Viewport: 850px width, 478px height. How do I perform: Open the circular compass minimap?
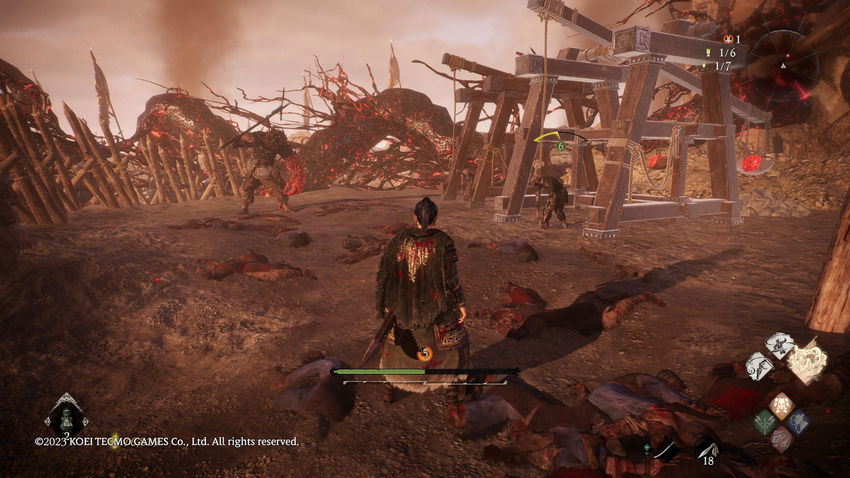point(784,65)
